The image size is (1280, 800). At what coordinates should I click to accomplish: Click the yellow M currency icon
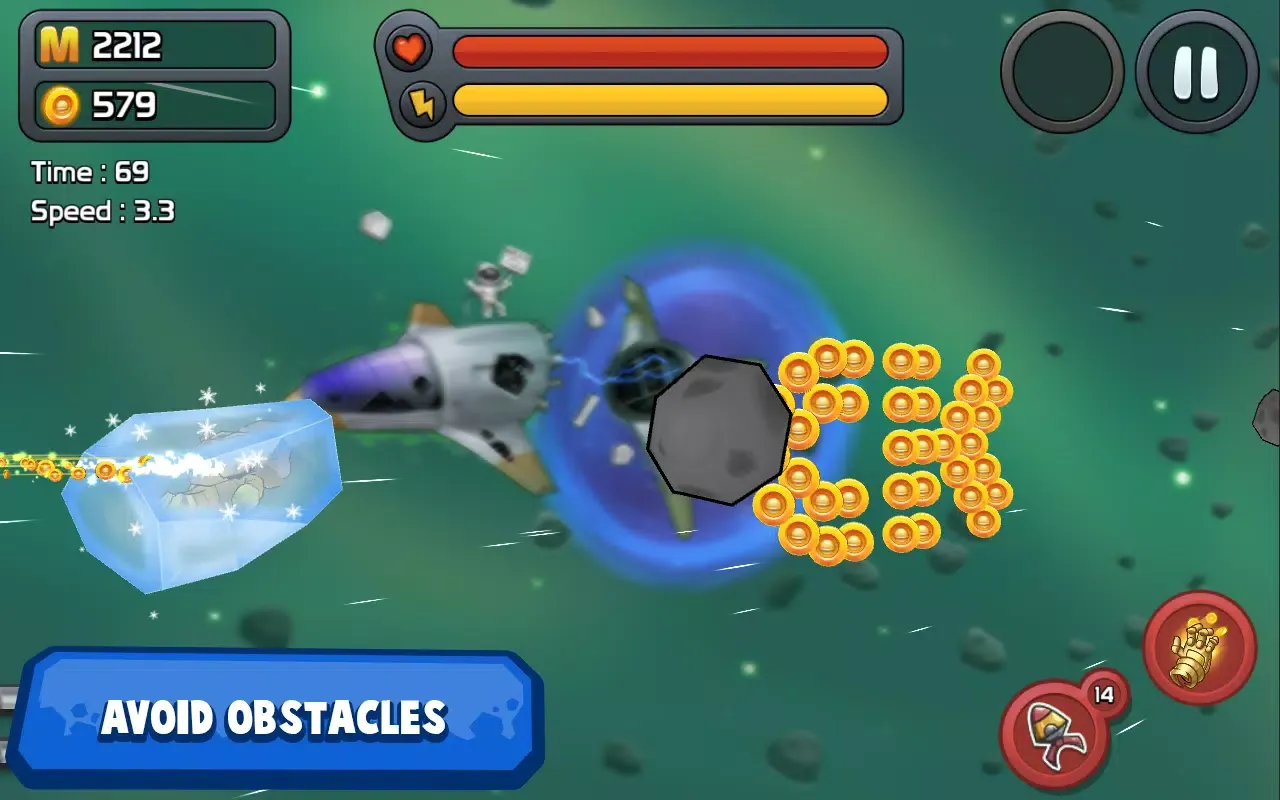click(58, 46)
